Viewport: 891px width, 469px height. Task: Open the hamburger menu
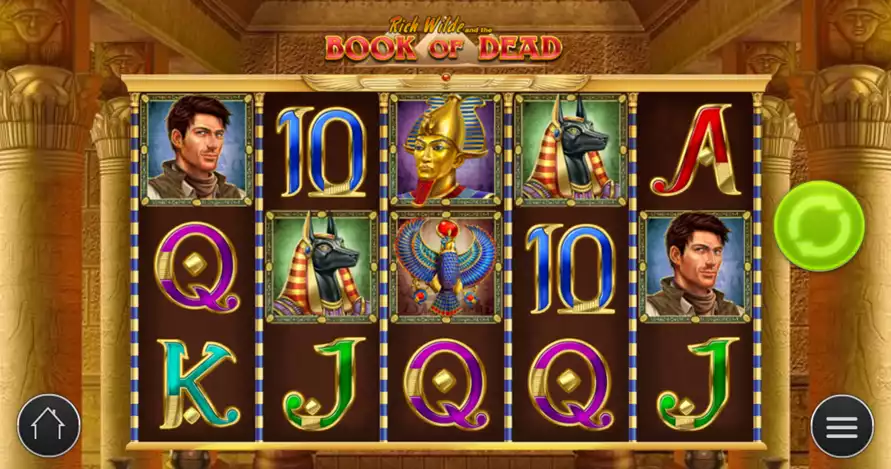(841, 426)
